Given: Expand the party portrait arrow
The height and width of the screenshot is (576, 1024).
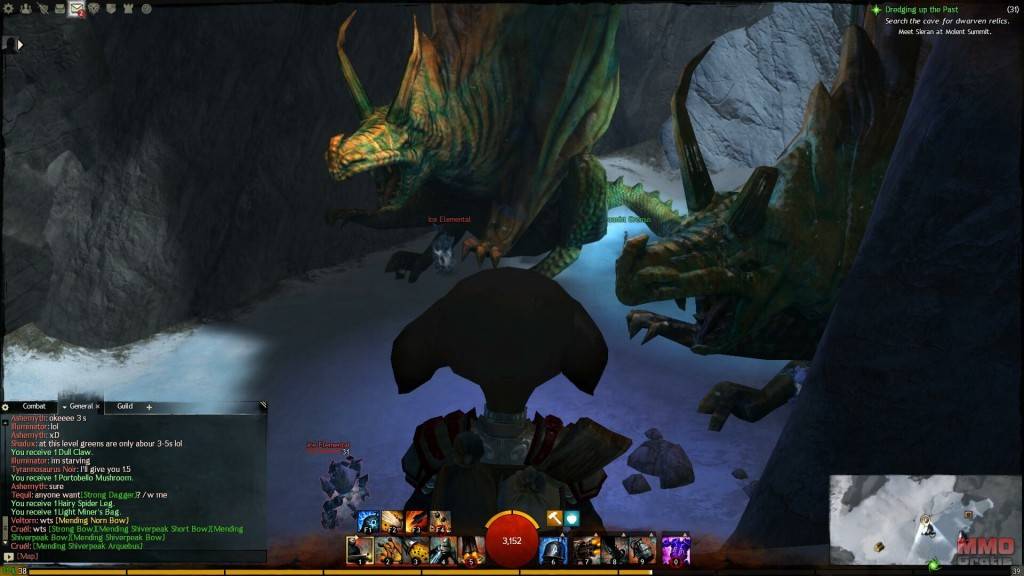Looking at the screenshot, I should point(20,44).
